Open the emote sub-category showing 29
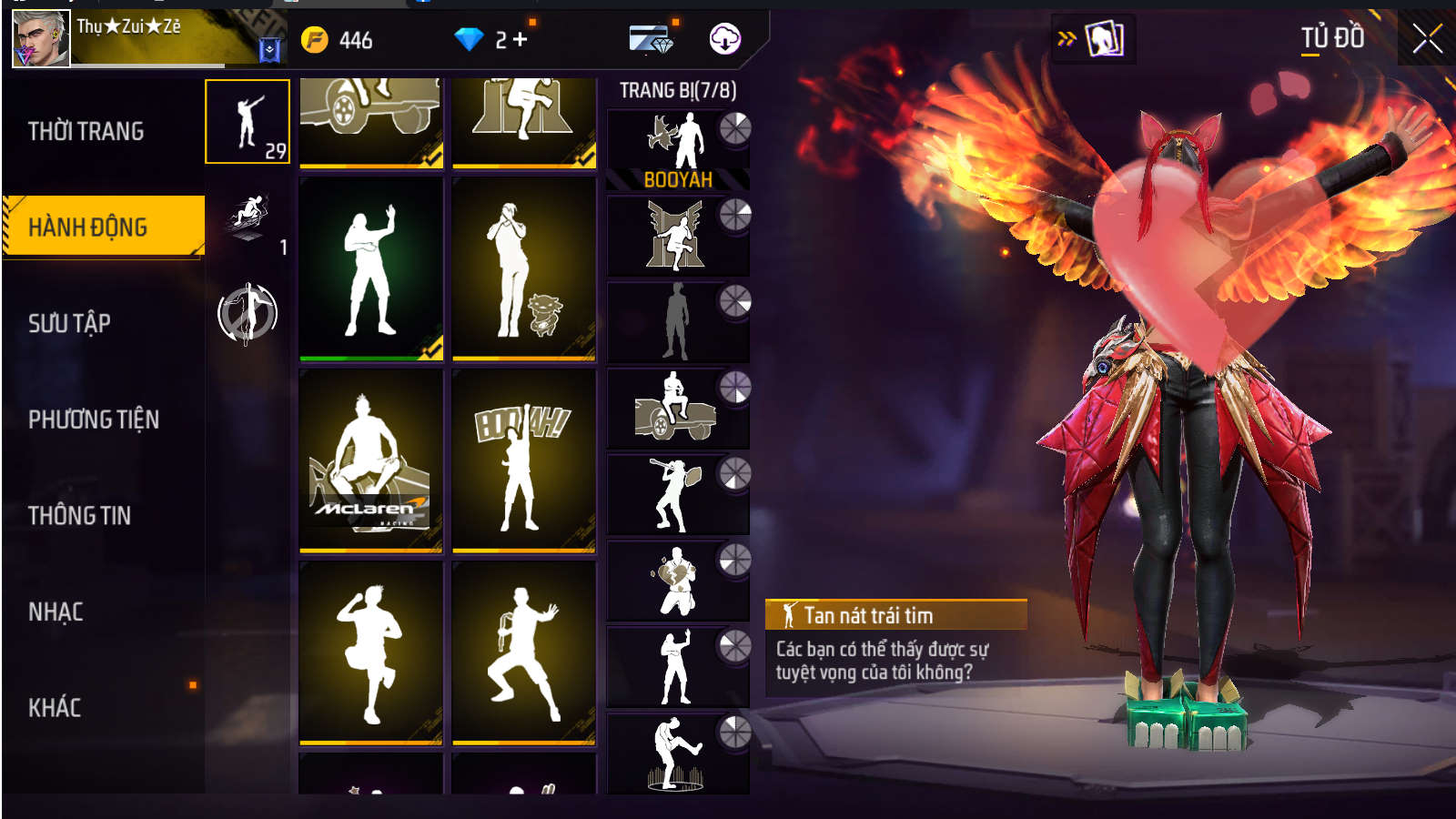The width and height of the screenshot is (1456, 819). point(248,122)
